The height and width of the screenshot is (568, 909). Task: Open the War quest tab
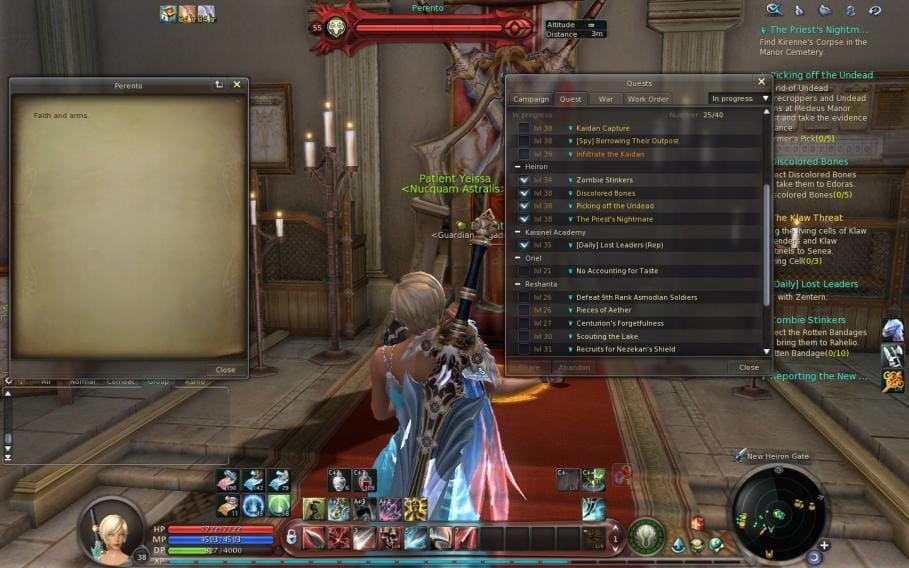606,99
